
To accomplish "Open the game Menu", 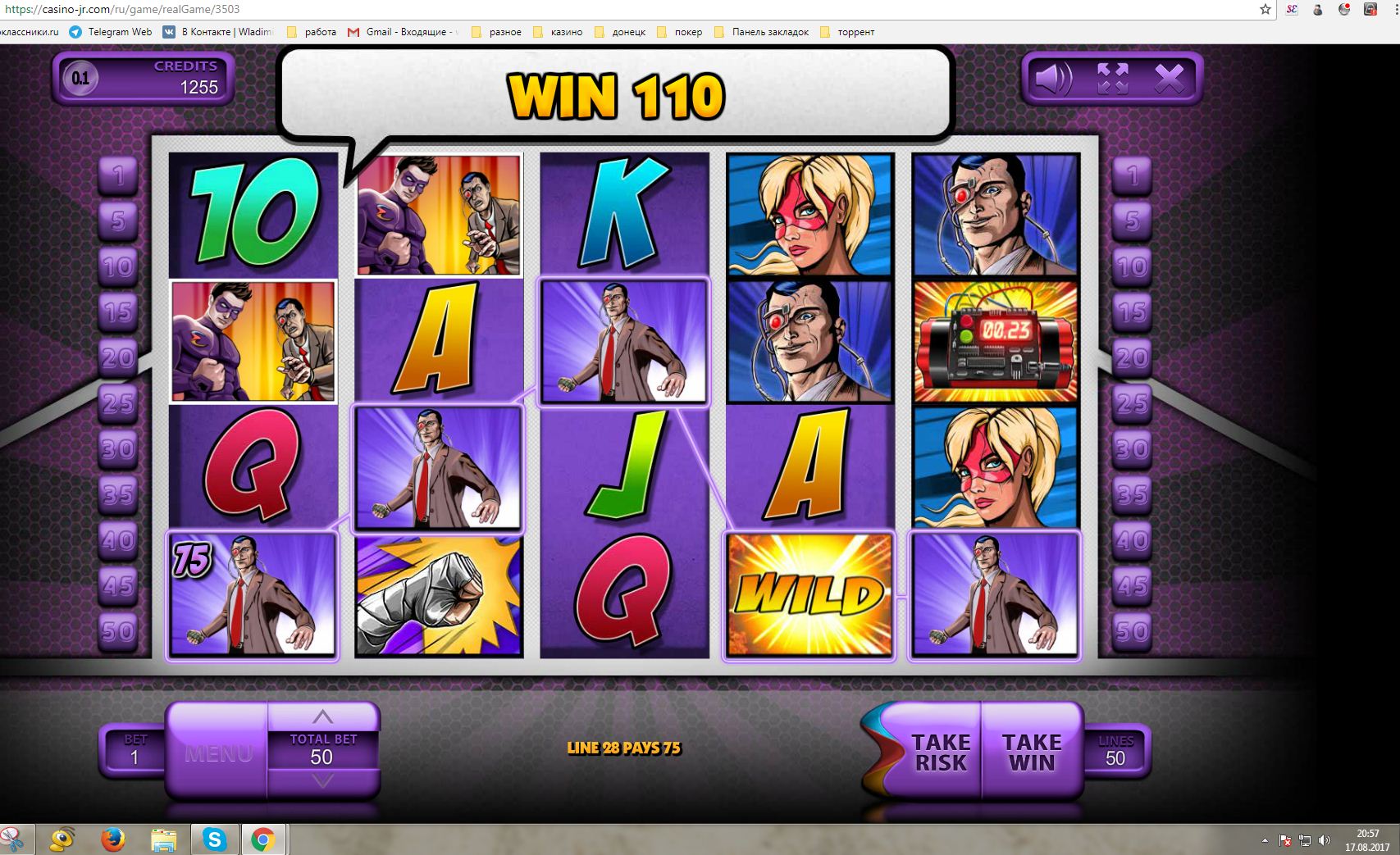I will tap(218, 753).
